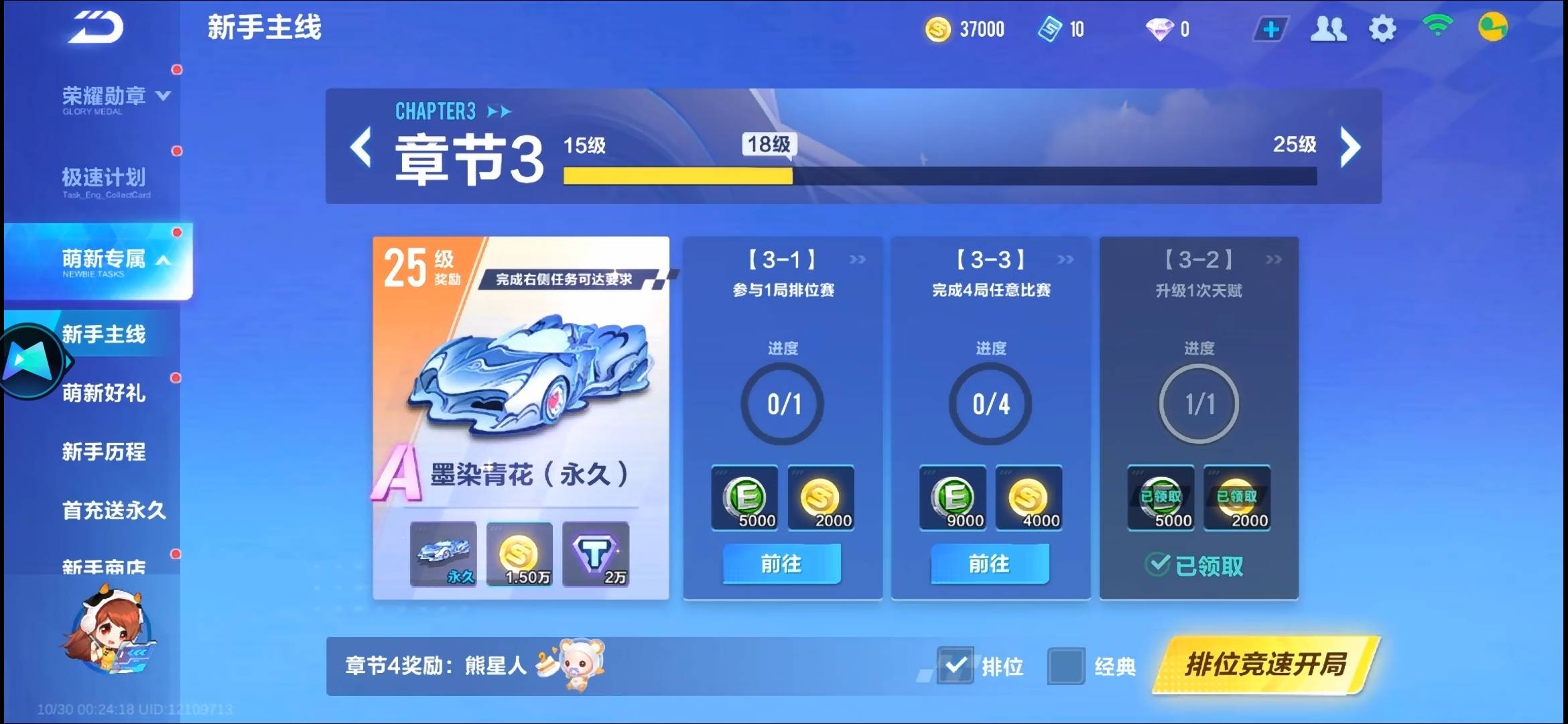Select the 首充送永久 tab
This screenshot has width=1568, height=724.
114,511
